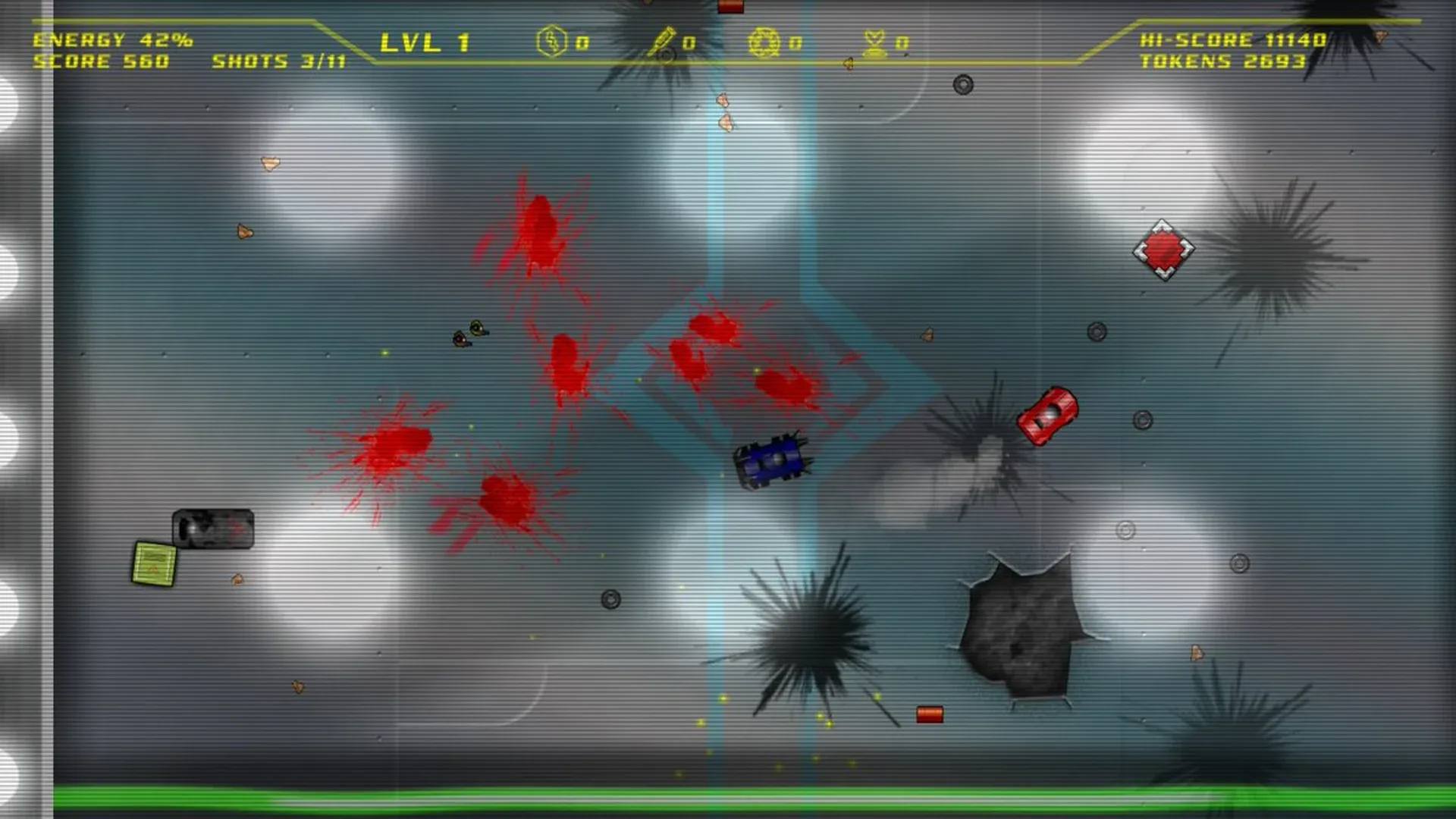Click the hexagonal money counter icon

coord(551,43)
